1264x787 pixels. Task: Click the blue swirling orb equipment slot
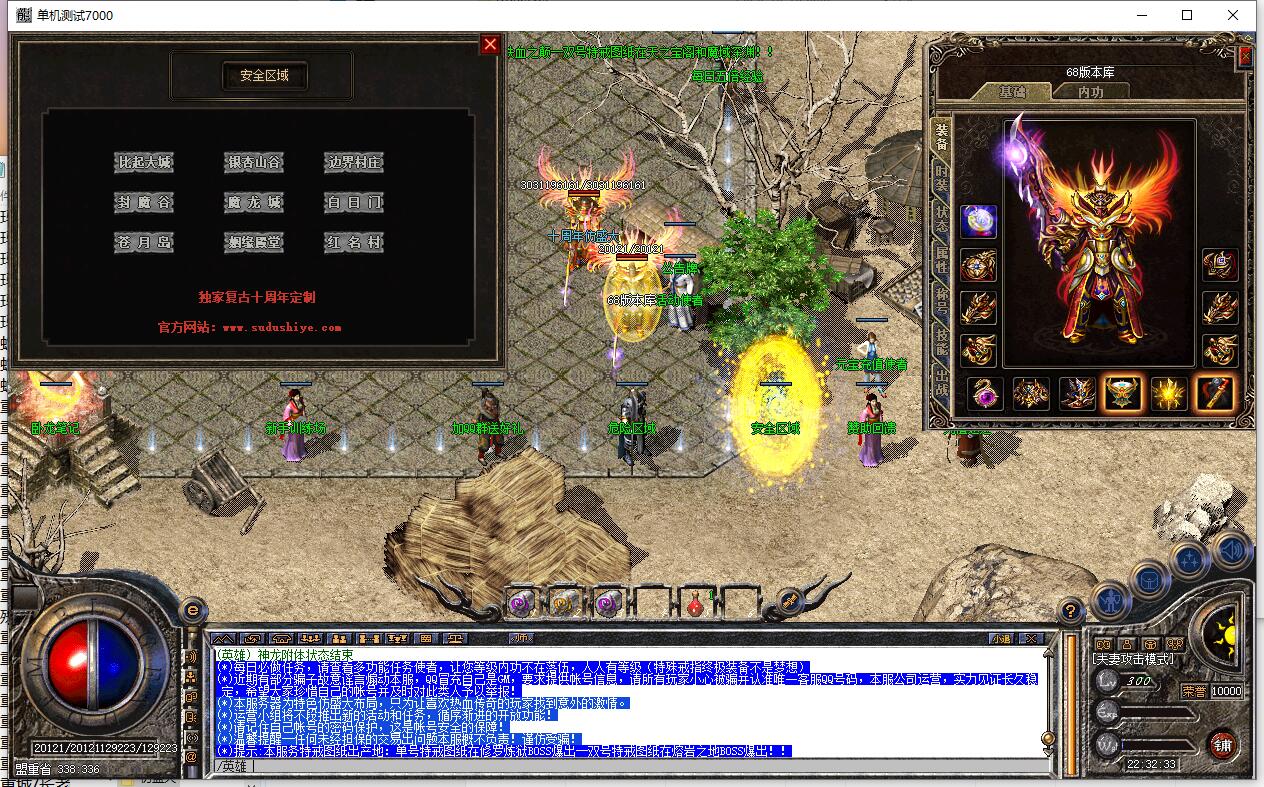978,221
